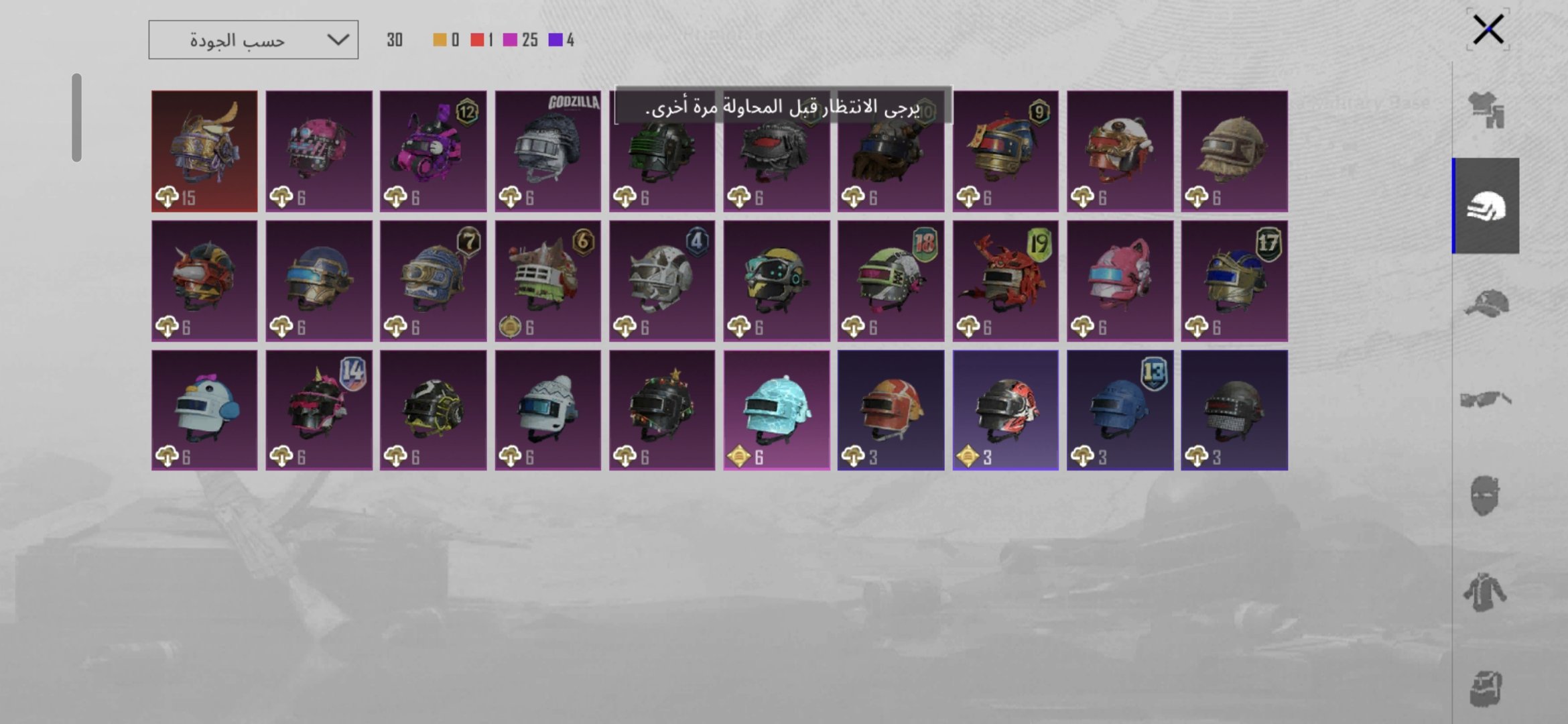The image size is (1568, 724).
Task: Open the baseball cap category tab
Action: [x=1486, y=303]
